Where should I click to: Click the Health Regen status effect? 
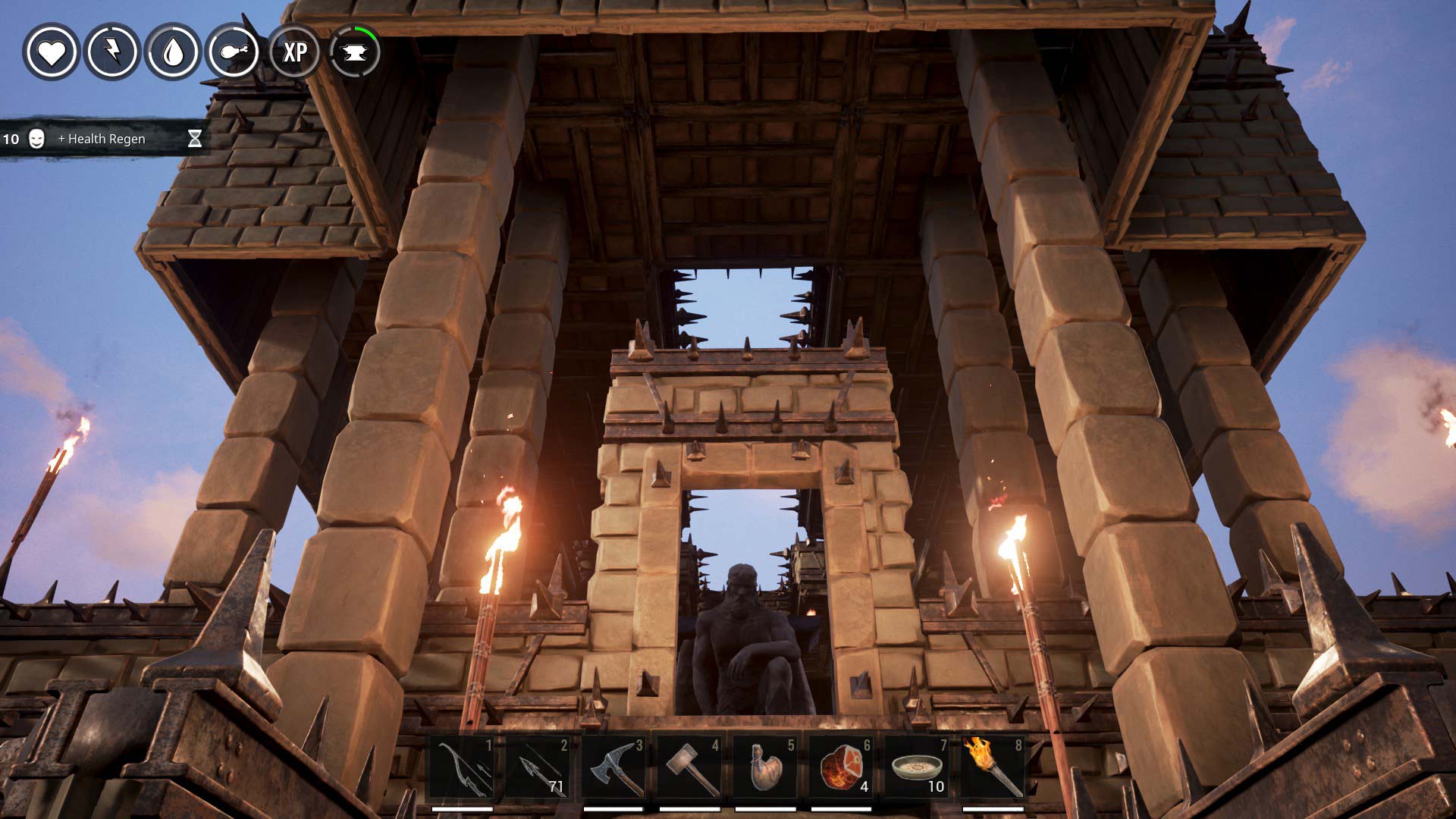(x=102, y=139)
